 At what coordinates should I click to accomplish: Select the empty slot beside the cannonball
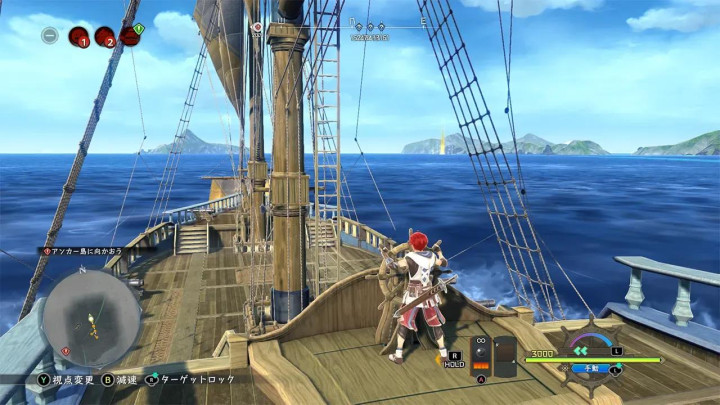tap(506, 355)
